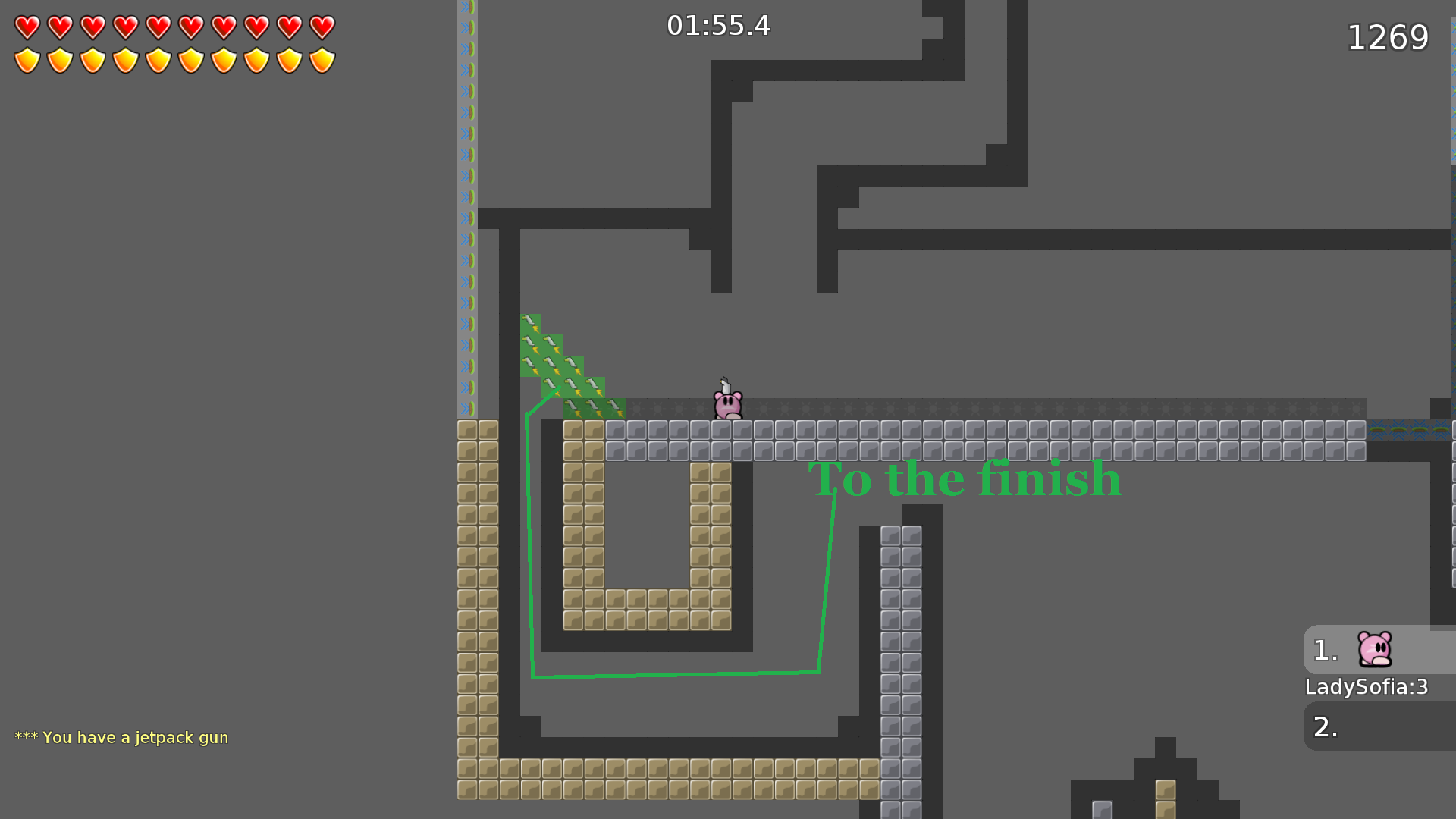Toggle the fifth heart in the health bar
This screenshot has height=819, width=1456.
click(158, 29)
